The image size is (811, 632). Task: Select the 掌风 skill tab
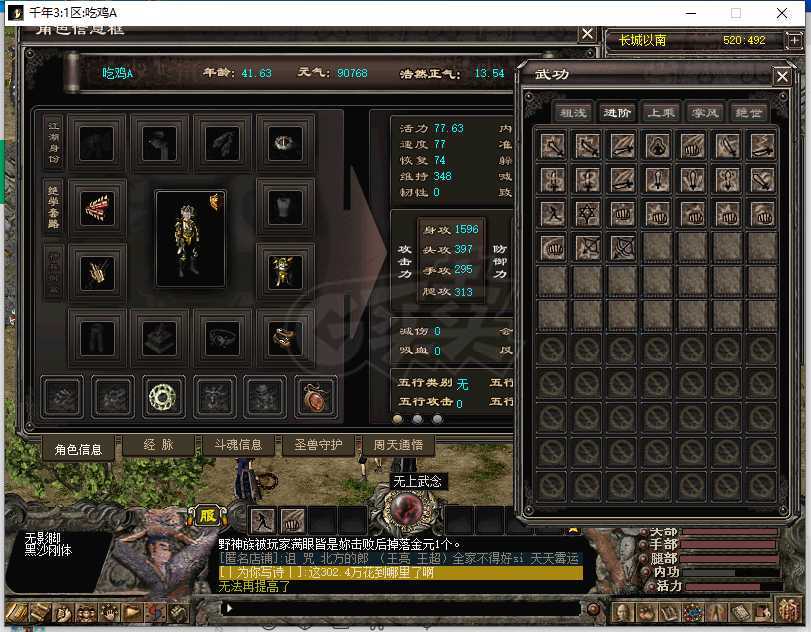(703, 113)
